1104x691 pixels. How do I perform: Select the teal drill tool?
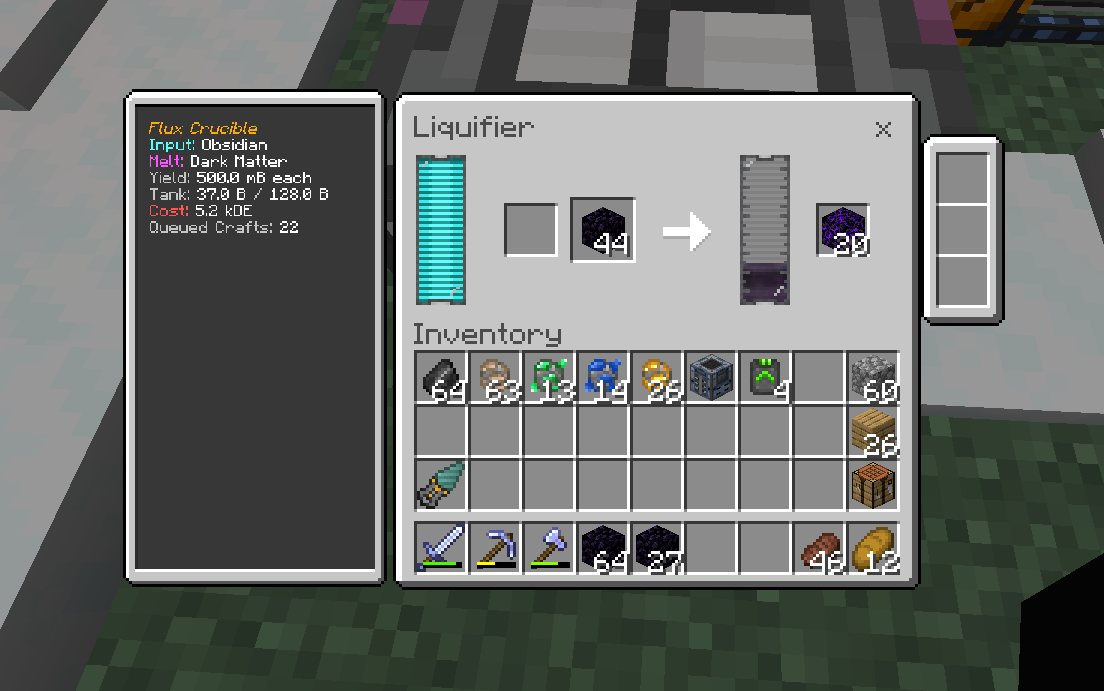(x=441, y=486)
